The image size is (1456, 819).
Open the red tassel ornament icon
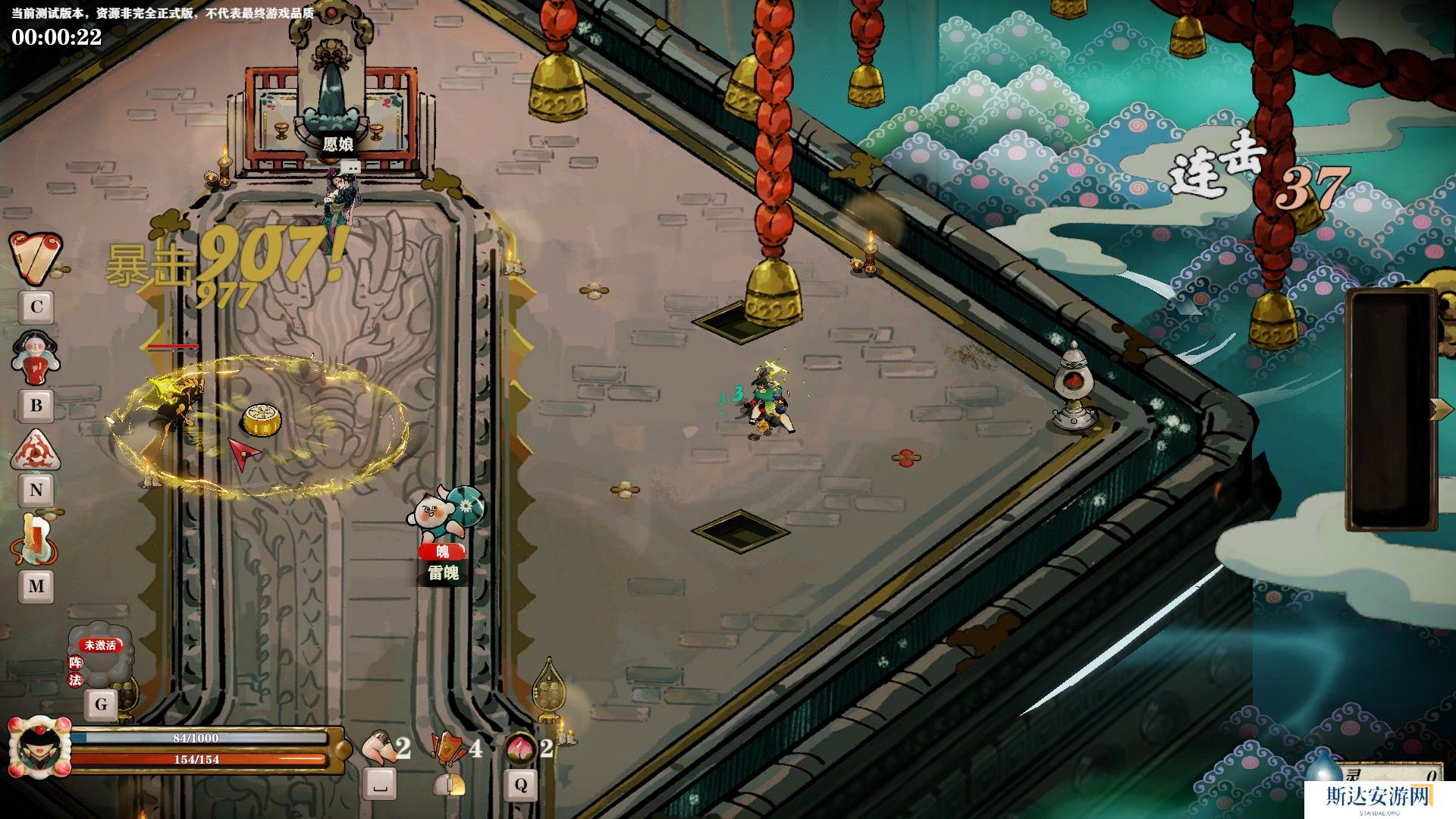35,540
